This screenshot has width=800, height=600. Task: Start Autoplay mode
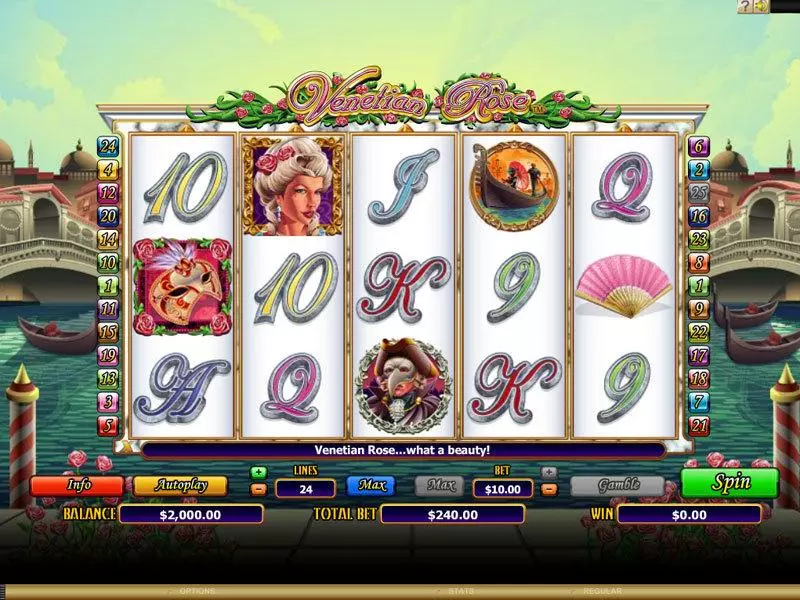coord(180,486)
